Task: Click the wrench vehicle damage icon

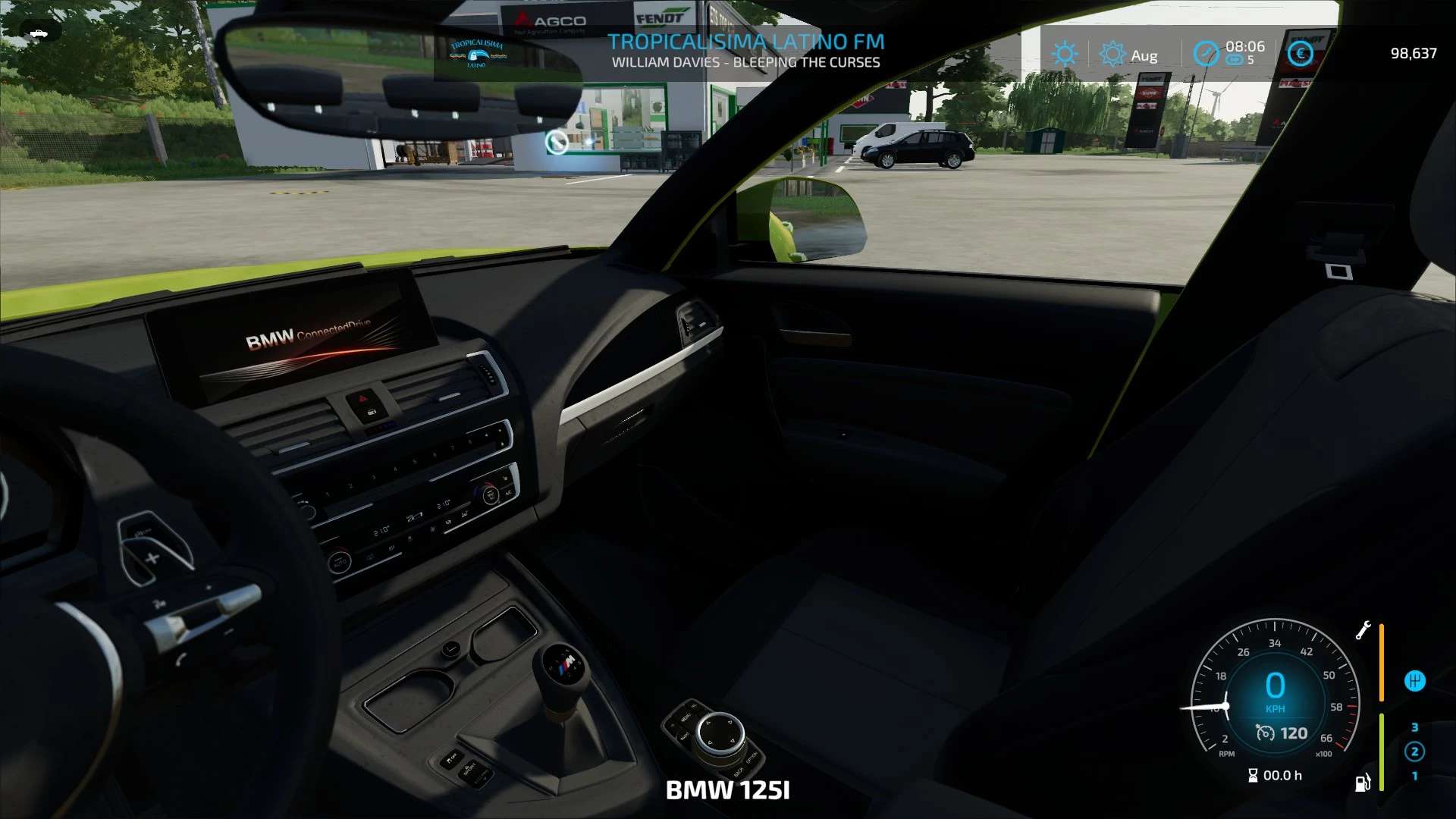Action: (x=1363, y=630)
